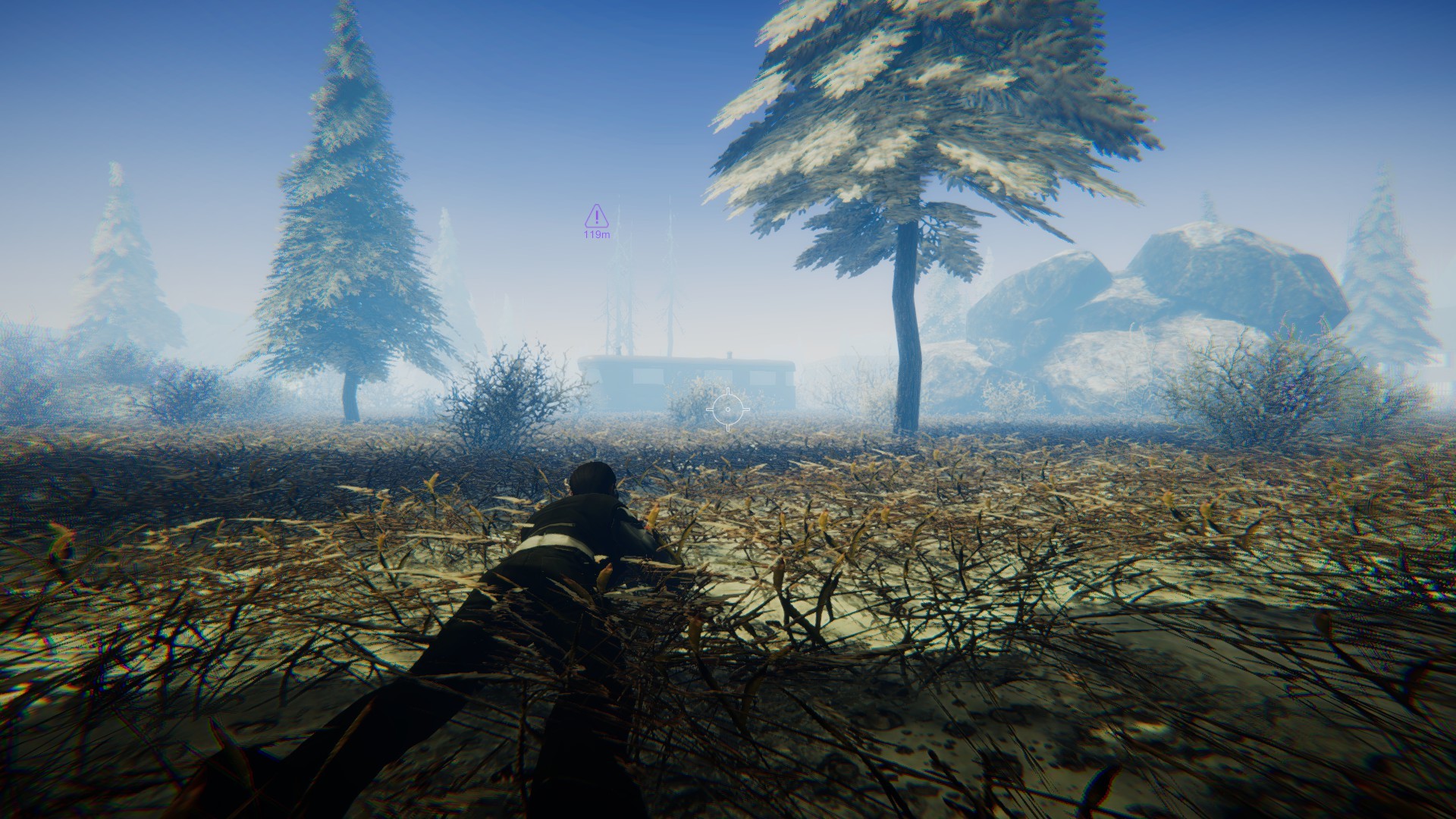
Task: Click the 119m distance label
Action: coord(597,234)
